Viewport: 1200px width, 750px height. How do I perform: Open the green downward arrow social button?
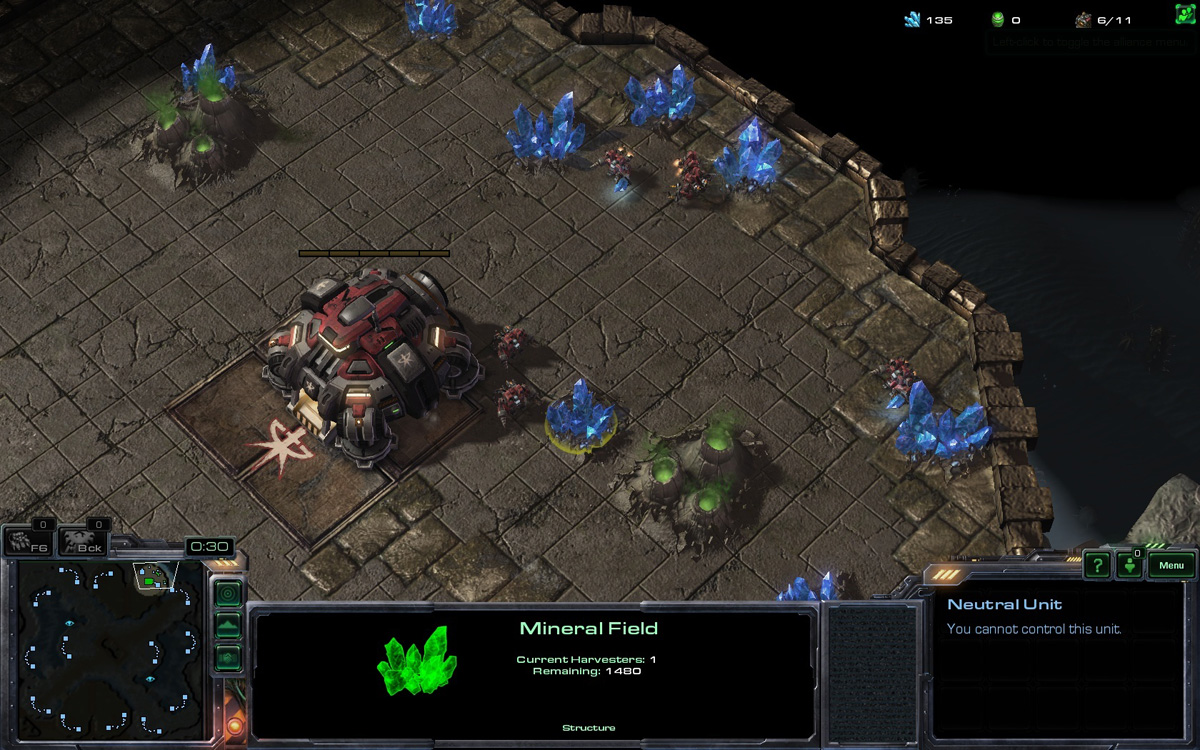tap(1129, 566)
